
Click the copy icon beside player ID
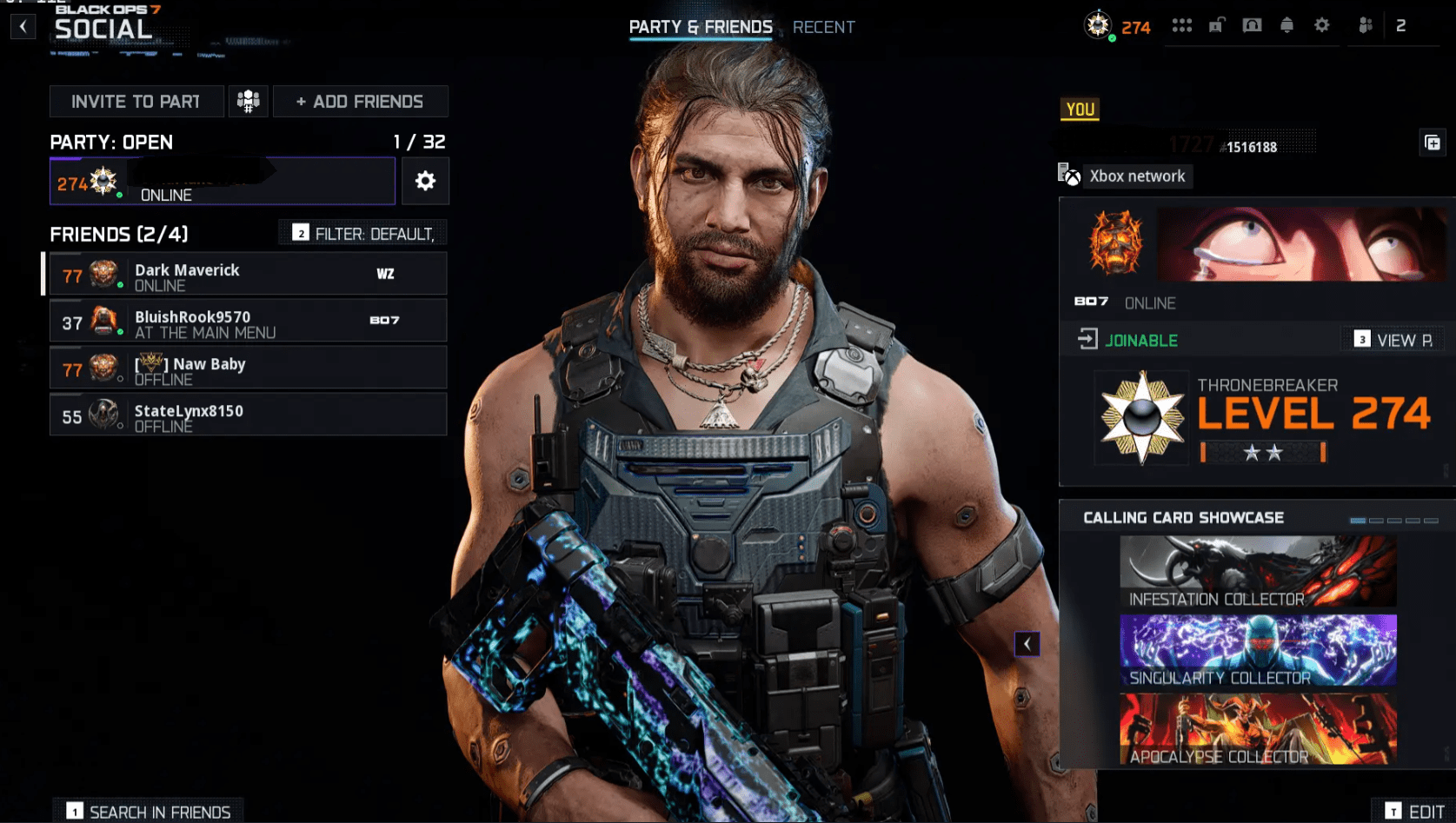coord(1433,143)
